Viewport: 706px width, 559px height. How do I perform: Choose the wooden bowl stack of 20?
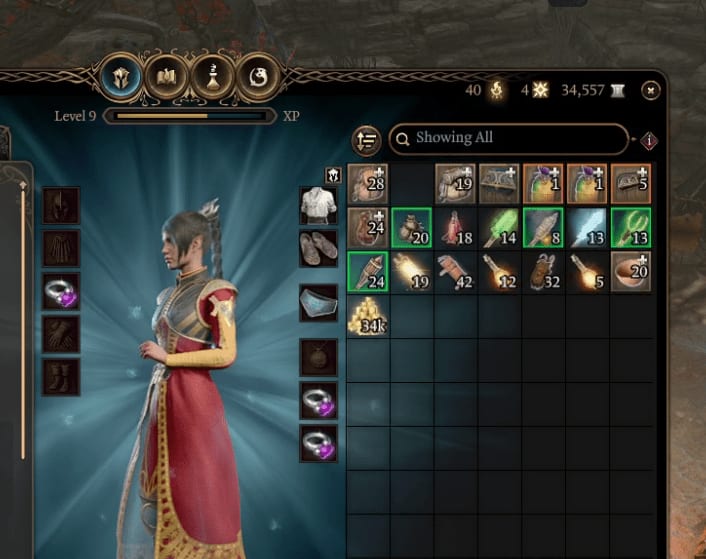point(630,272)
